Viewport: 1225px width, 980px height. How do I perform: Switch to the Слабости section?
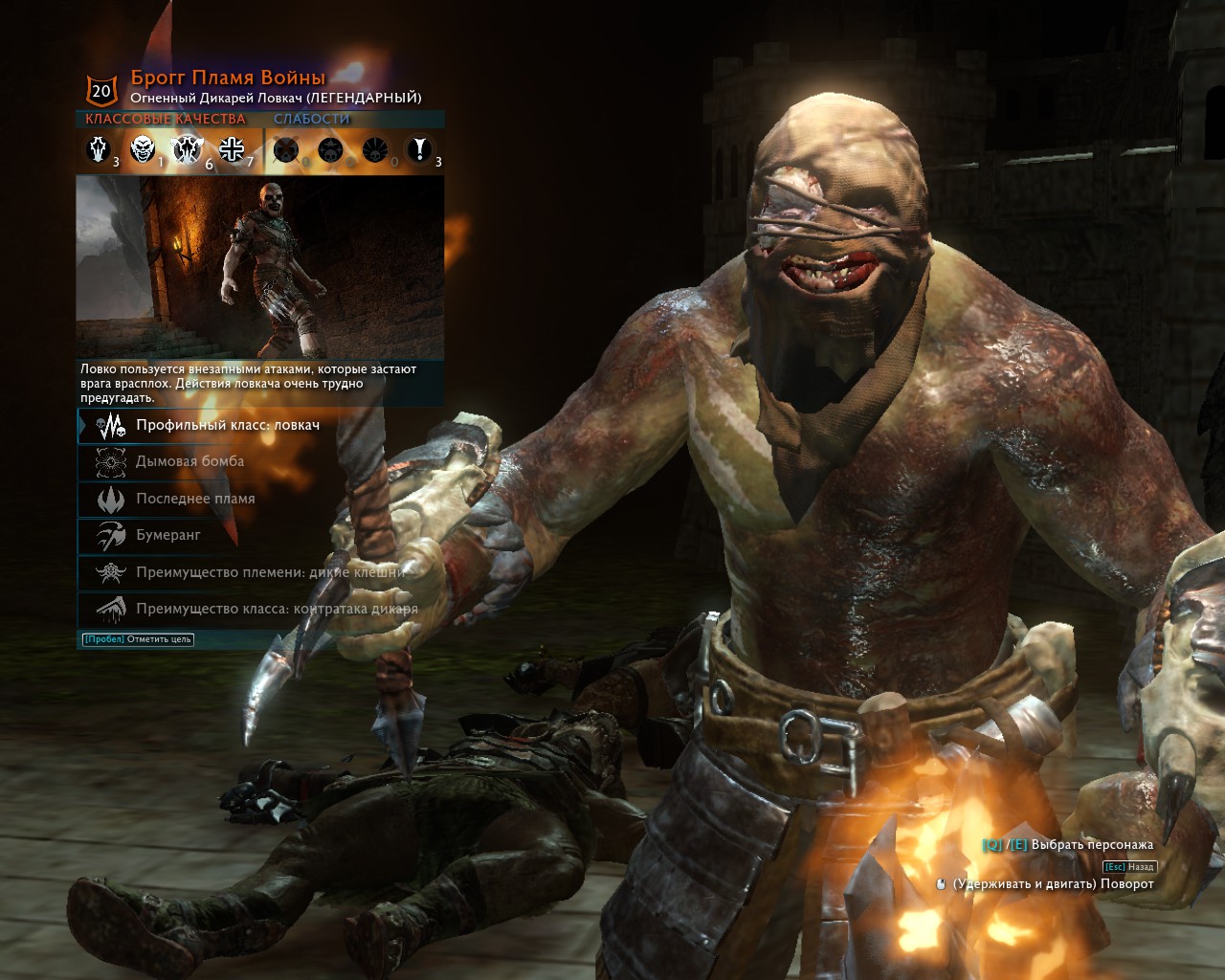pyautogui.click(x=312, y=120)
